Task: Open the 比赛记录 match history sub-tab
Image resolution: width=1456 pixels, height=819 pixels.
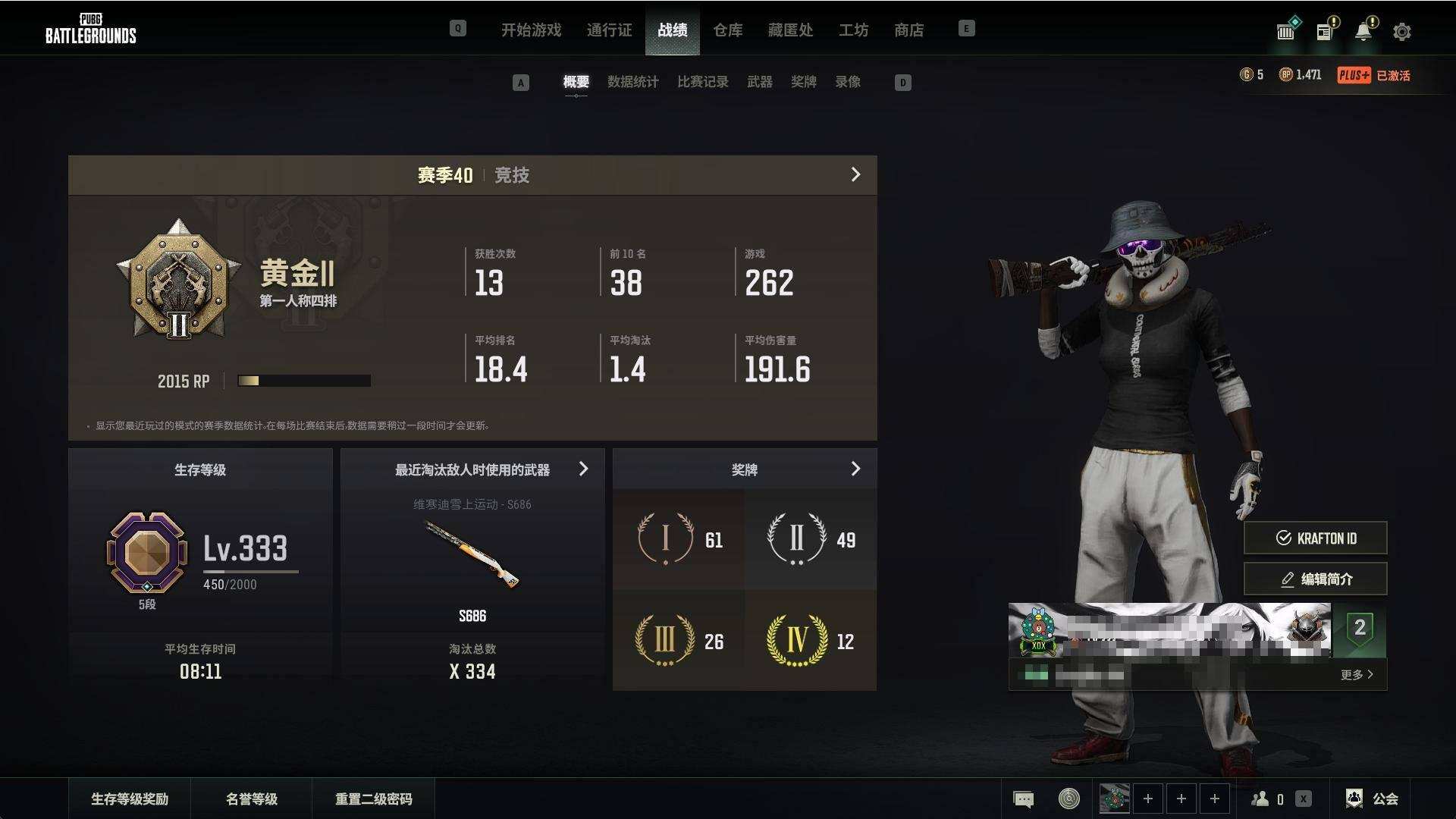Action: pos(702,82)
